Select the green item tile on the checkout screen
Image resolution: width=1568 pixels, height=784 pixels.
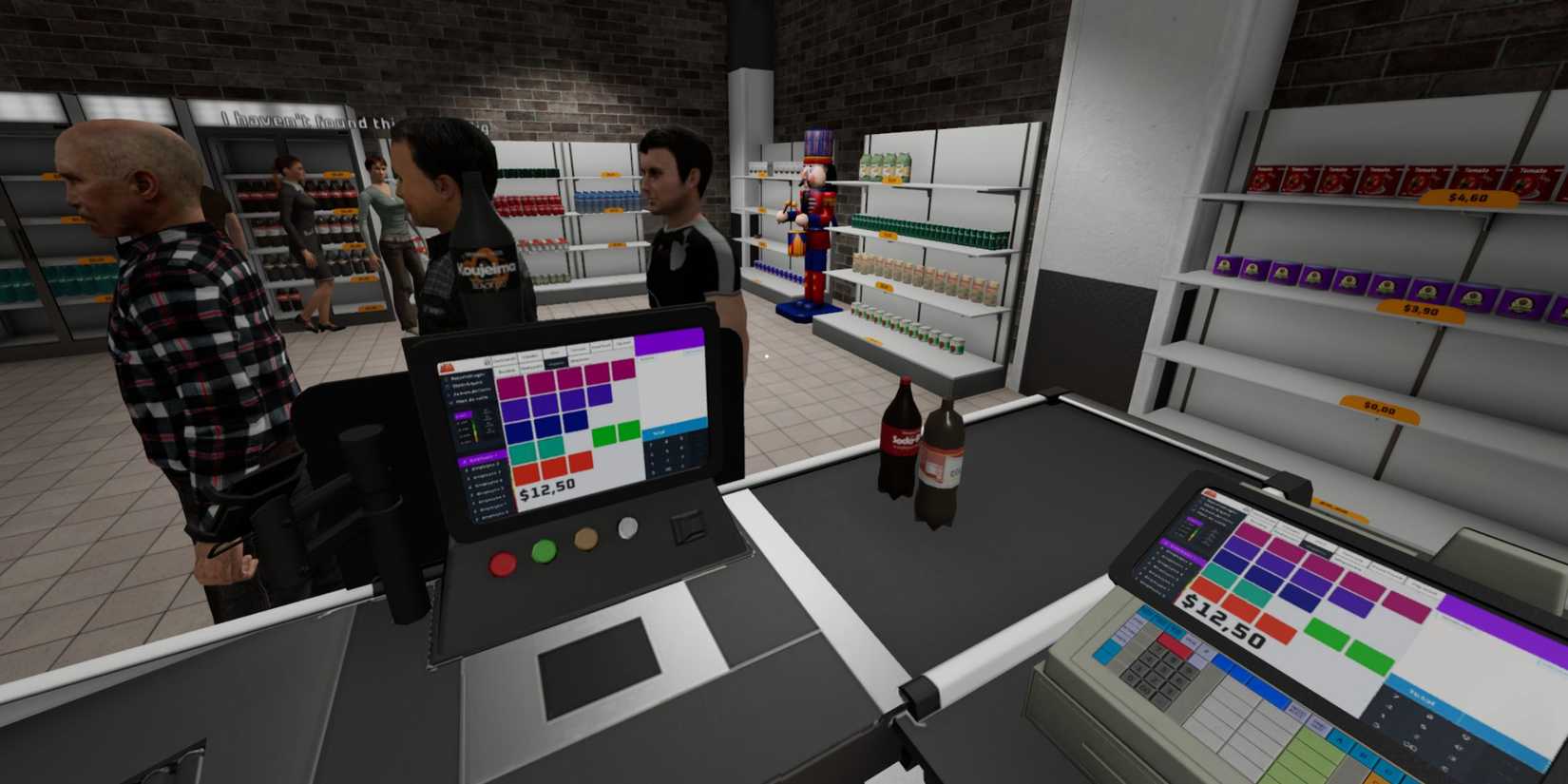602,434
